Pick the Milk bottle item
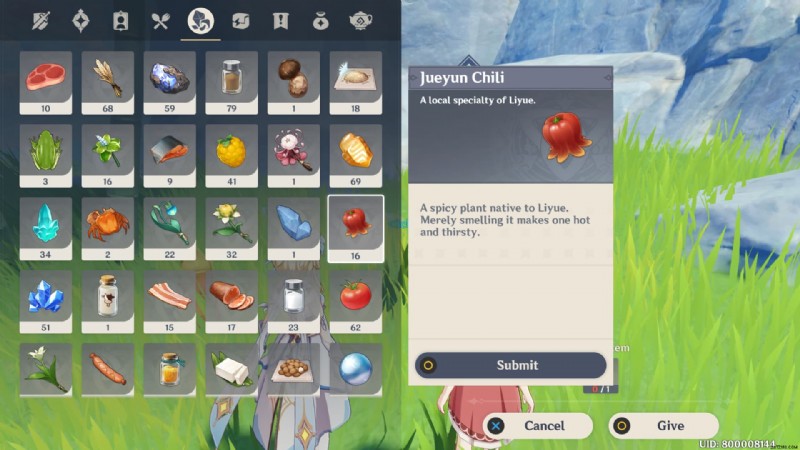Screen dimensions: 800x450 pyautogui.click(x=108, y=296)
